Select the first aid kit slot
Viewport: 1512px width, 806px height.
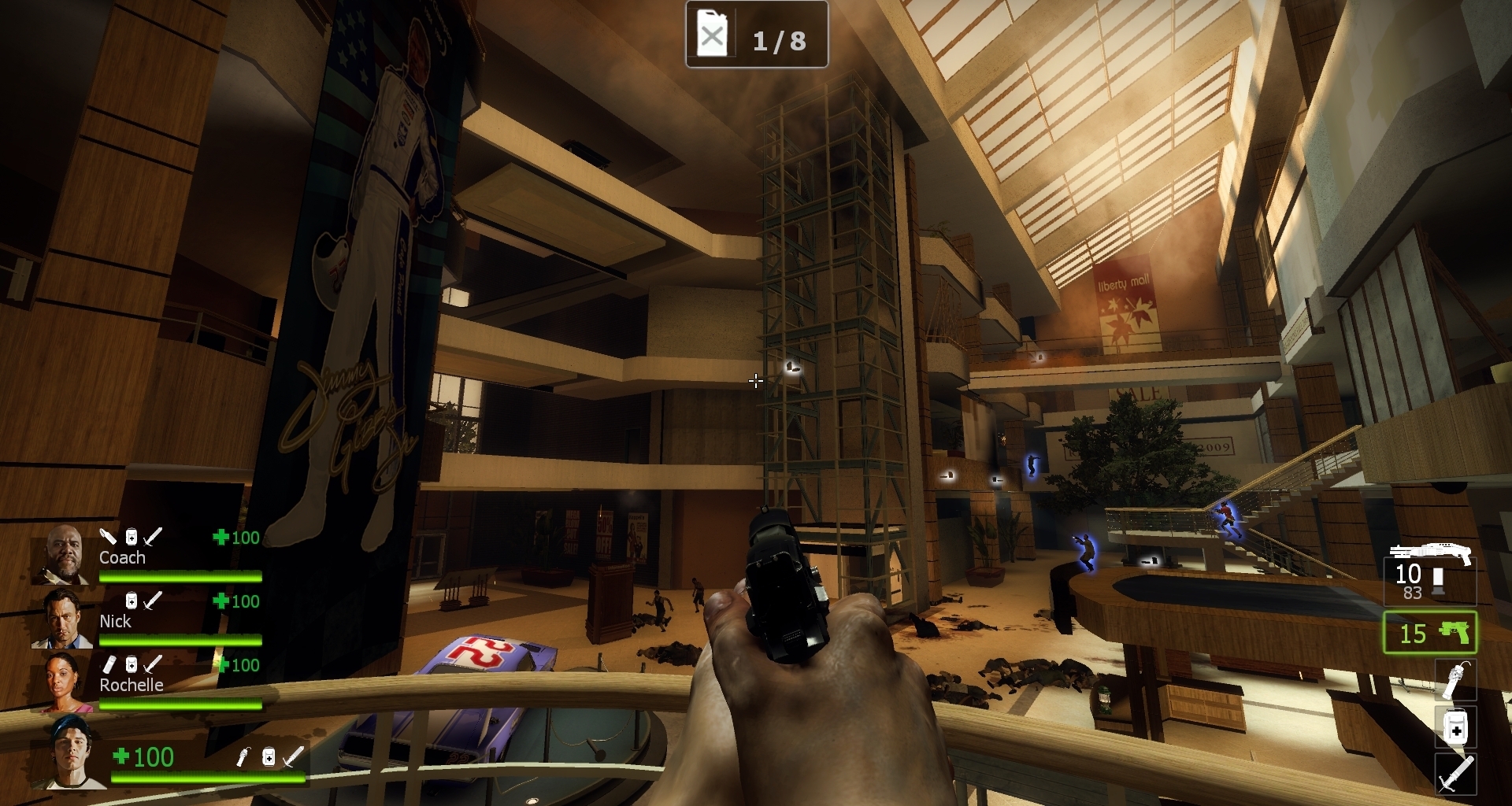(1455, 727)
